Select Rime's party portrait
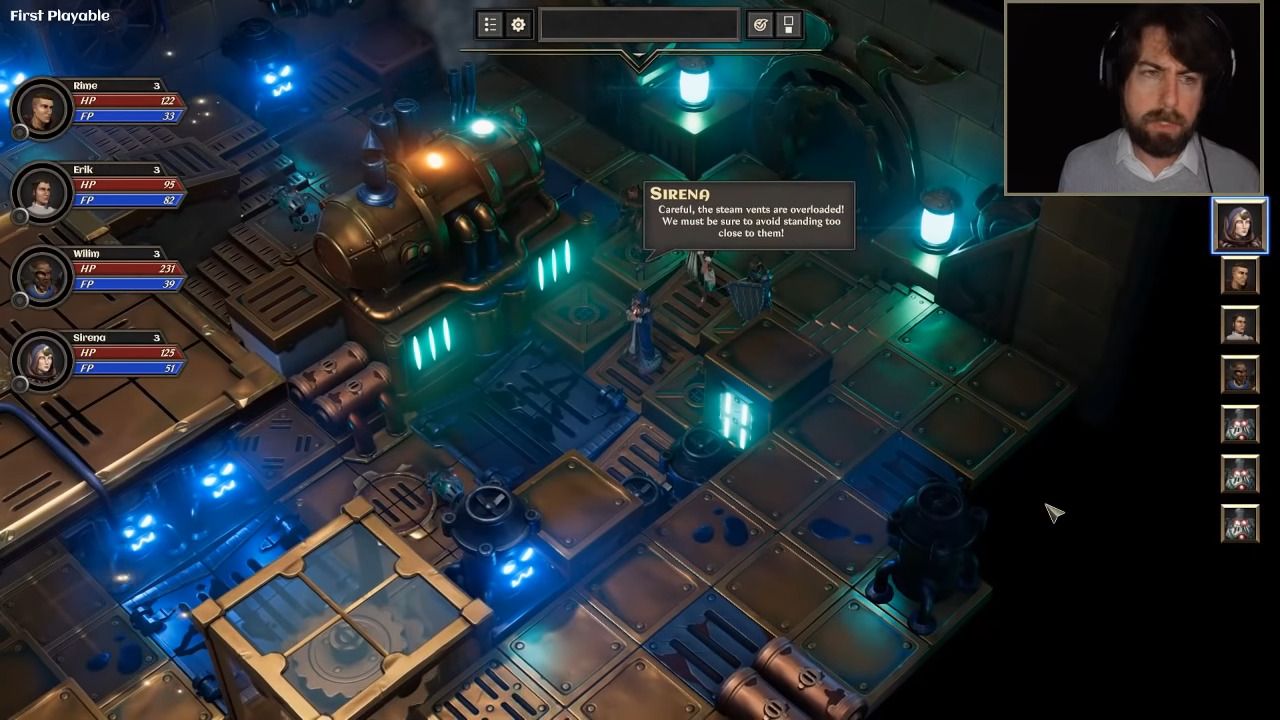1280x720 pixels. coord(41,106)
